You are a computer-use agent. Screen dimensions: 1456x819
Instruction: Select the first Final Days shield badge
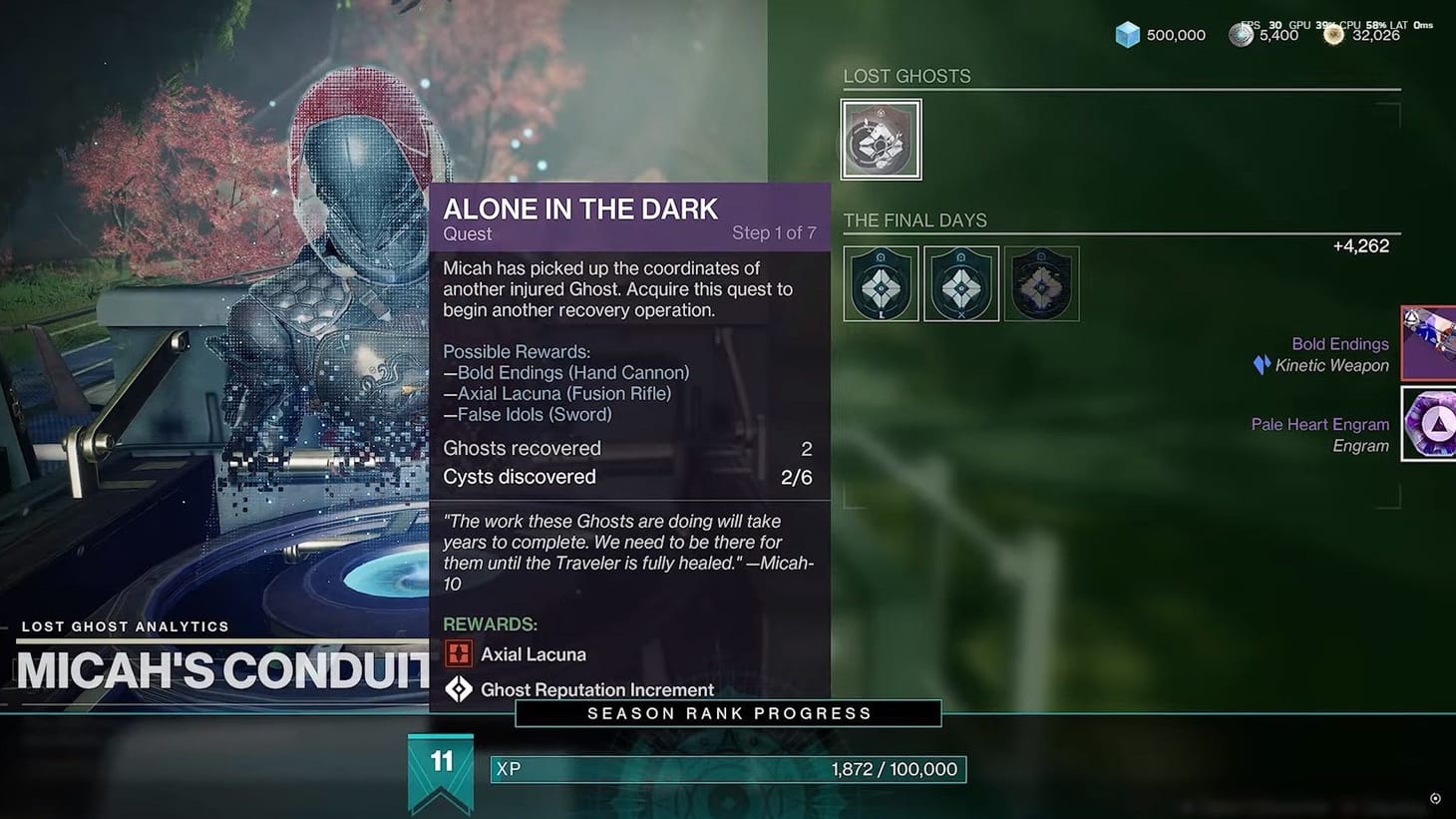pyautogui.click(x=881, y=283)
